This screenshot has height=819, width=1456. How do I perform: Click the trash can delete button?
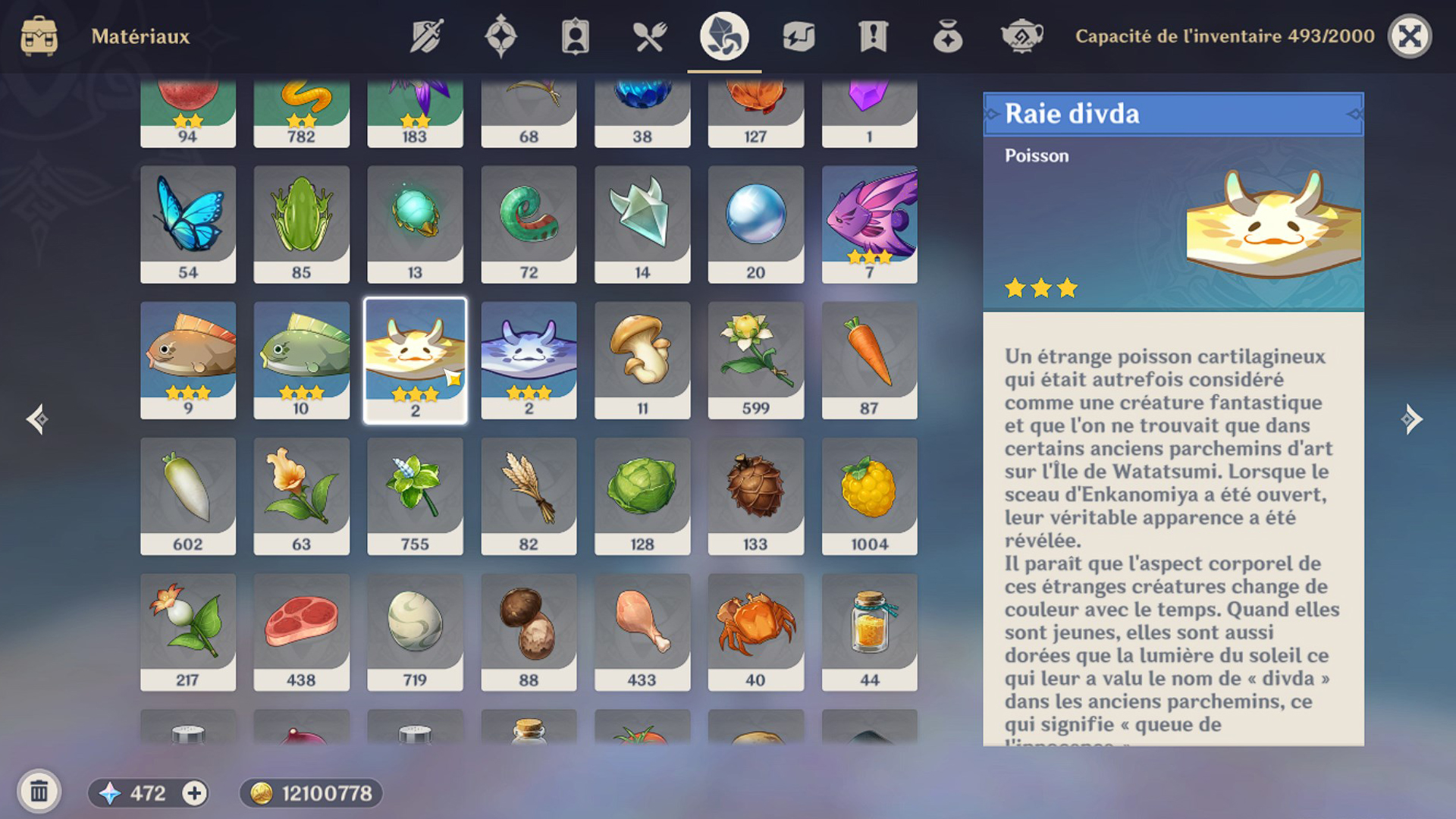(x=39, y=792)
